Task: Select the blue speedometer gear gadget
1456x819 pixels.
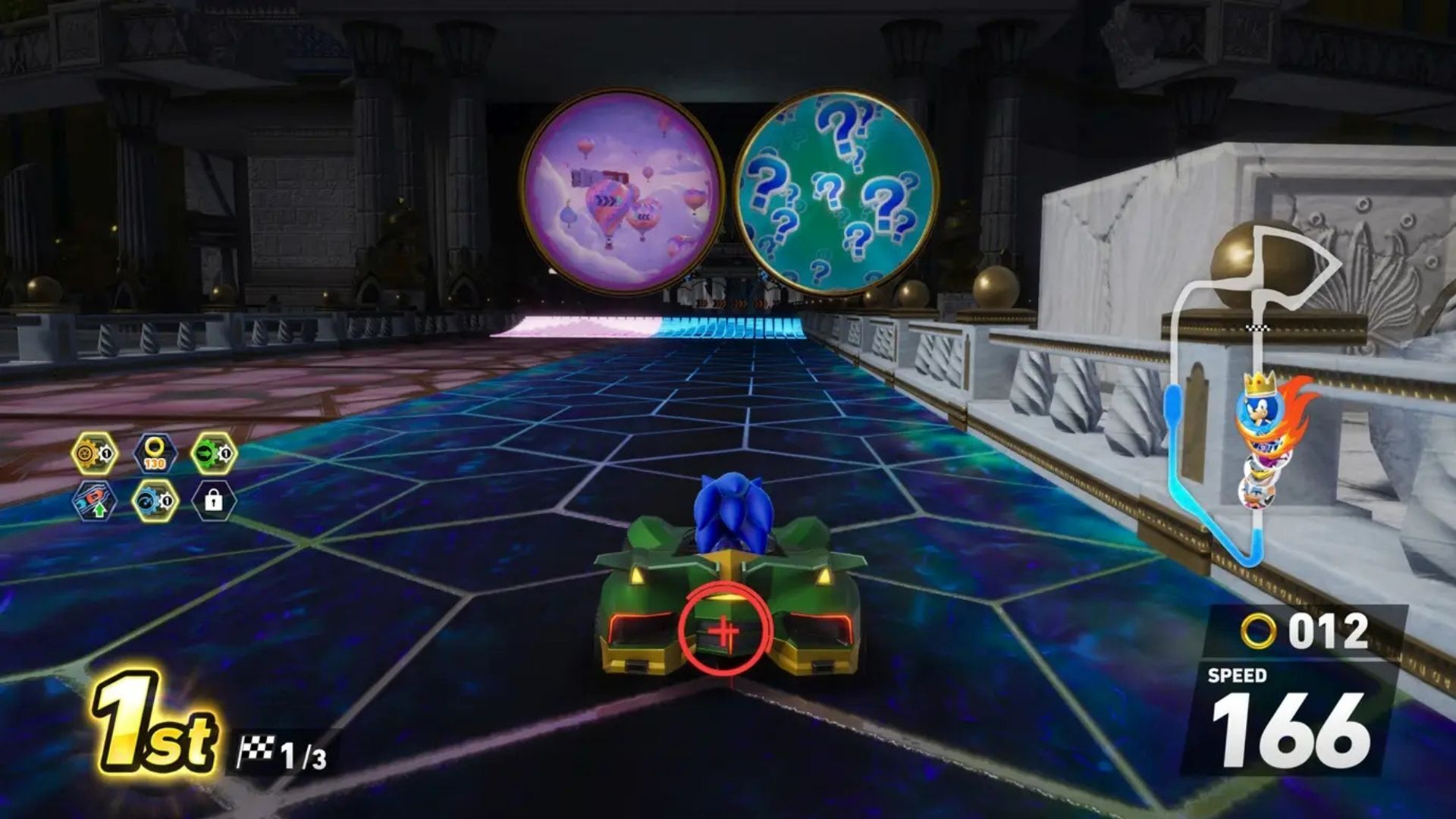Action: click(155, 501)
